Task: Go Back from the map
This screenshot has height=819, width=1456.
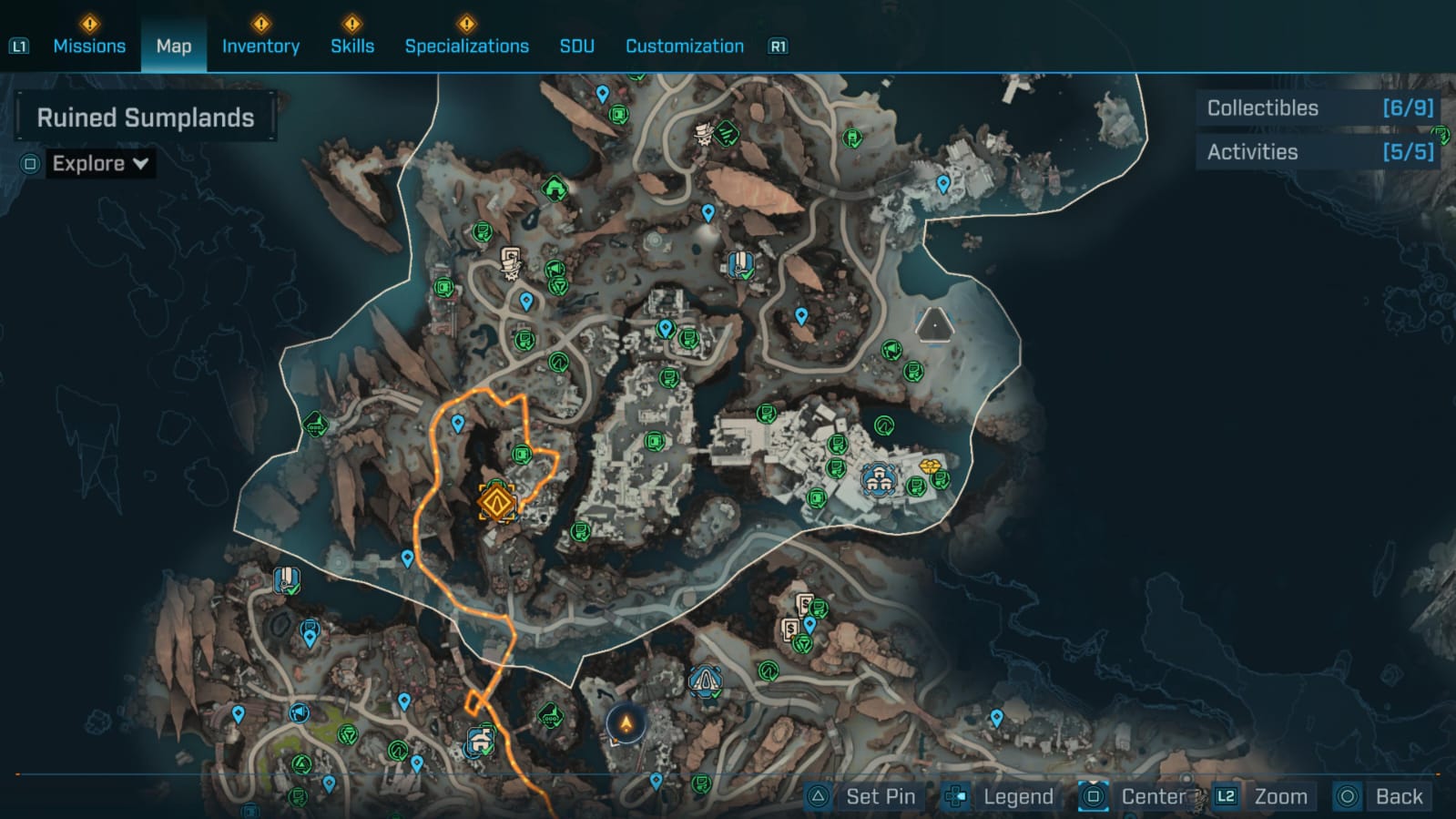Action: 1383,797
